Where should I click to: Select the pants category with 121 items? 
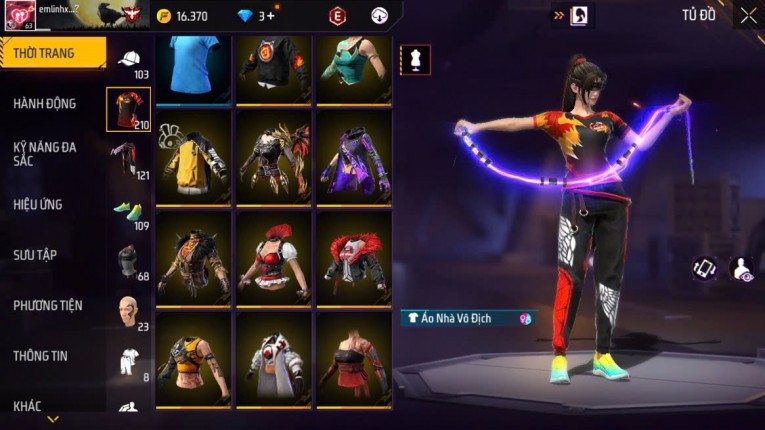(129, 159)
